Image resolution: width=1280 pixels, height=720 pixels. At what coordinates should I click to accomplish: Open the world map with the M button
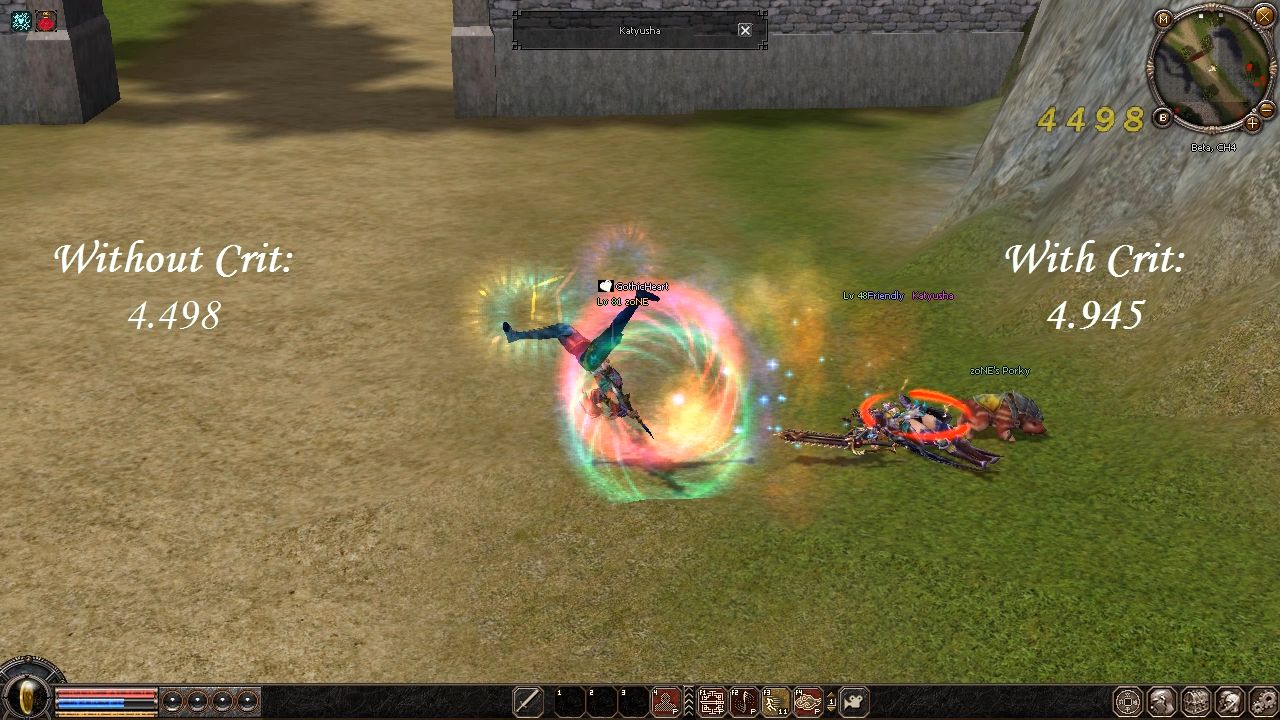pos(1163,19)
